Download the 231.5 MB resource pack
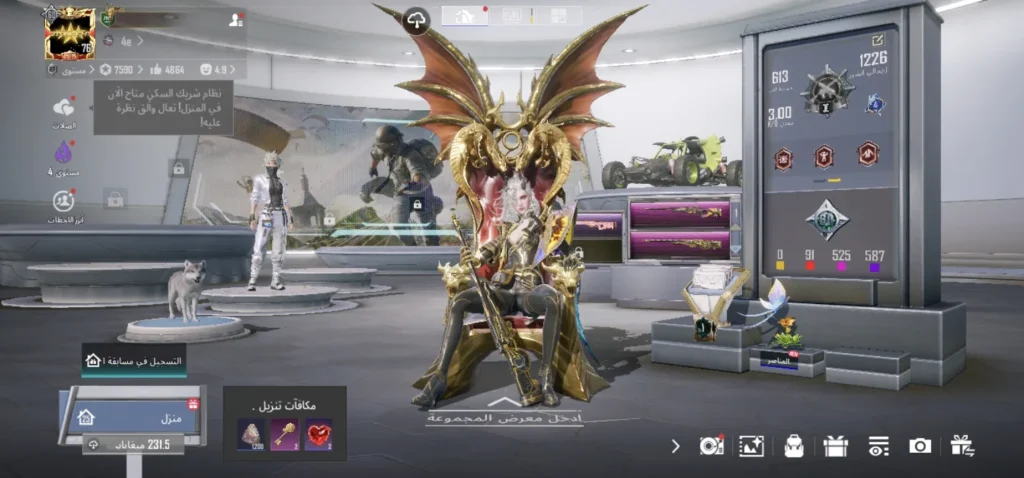The width and height of the screenshot is (1024, 478). pos(128,445)
